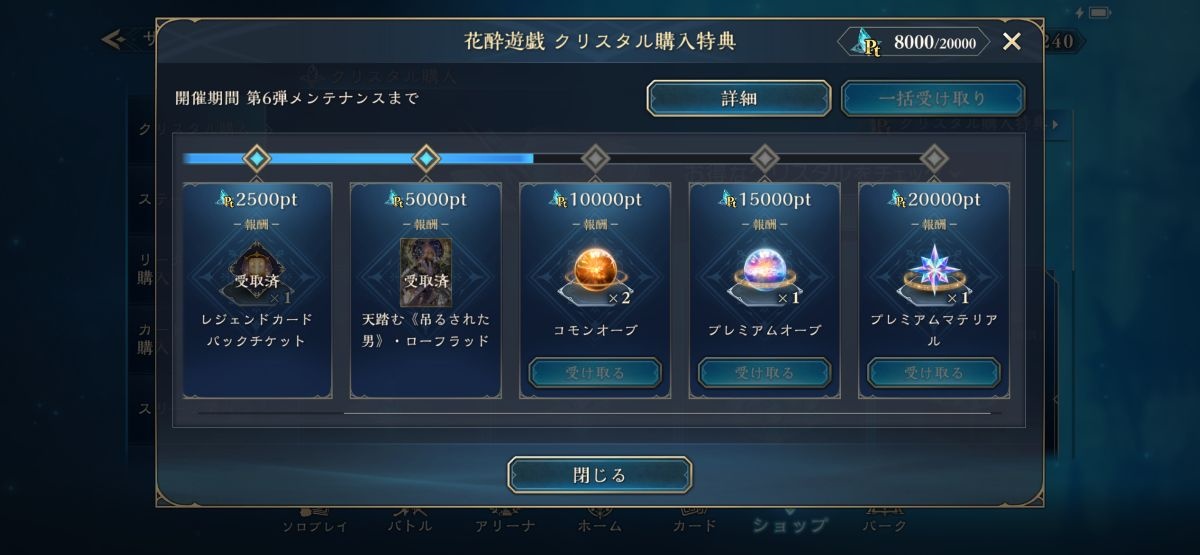Close the crystal purchase bonus dialog with X
The width and height of the screenshot is (1200, 555).
click(x=1011, y=41)
